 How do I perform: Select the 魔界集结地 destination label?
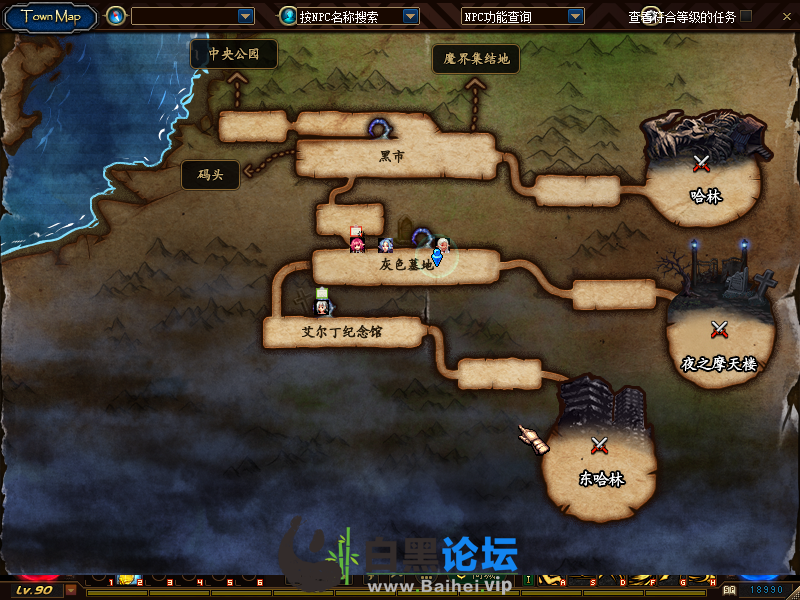477,59
